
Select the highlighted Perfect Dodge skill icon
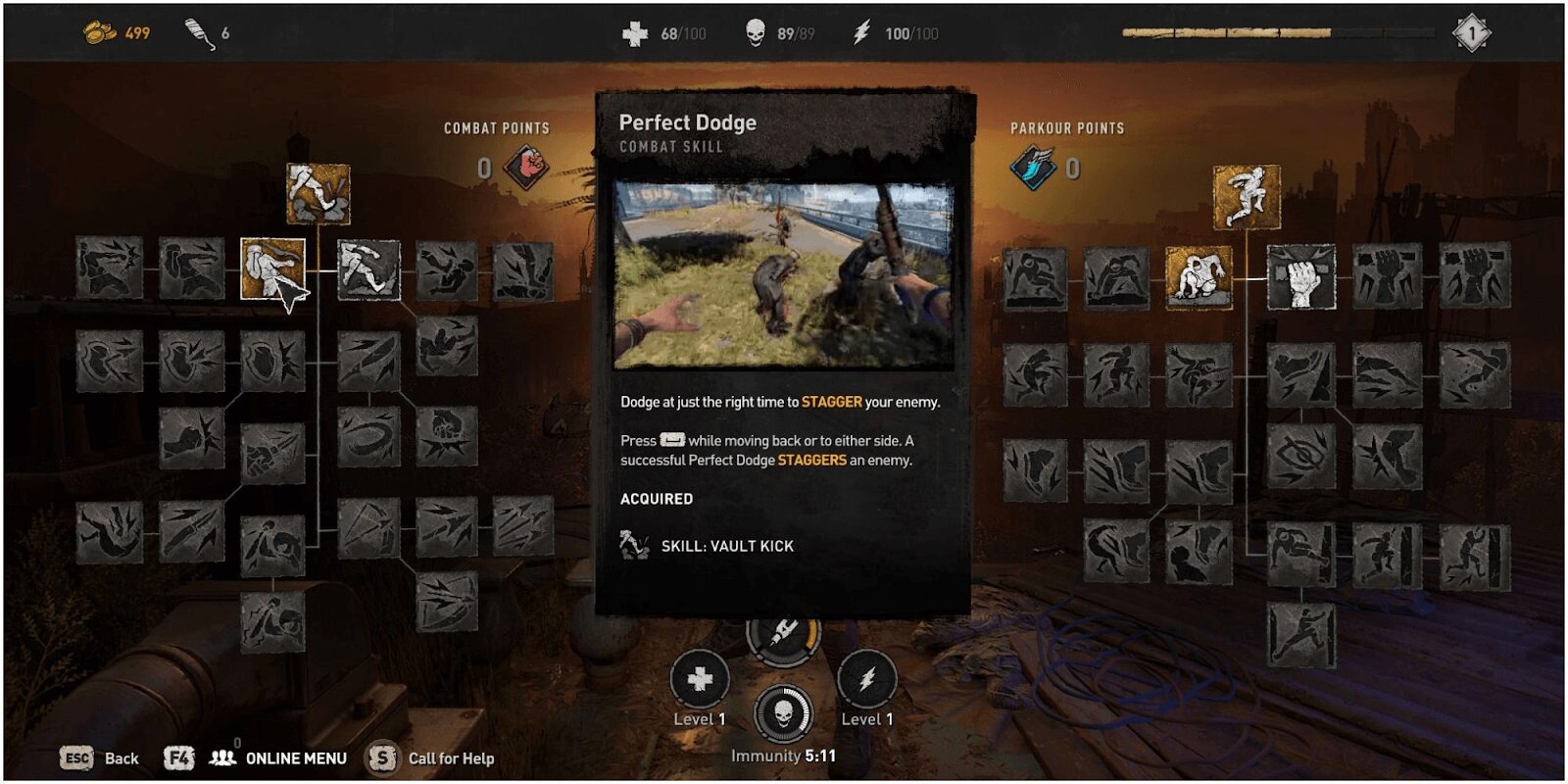(272, 269)
